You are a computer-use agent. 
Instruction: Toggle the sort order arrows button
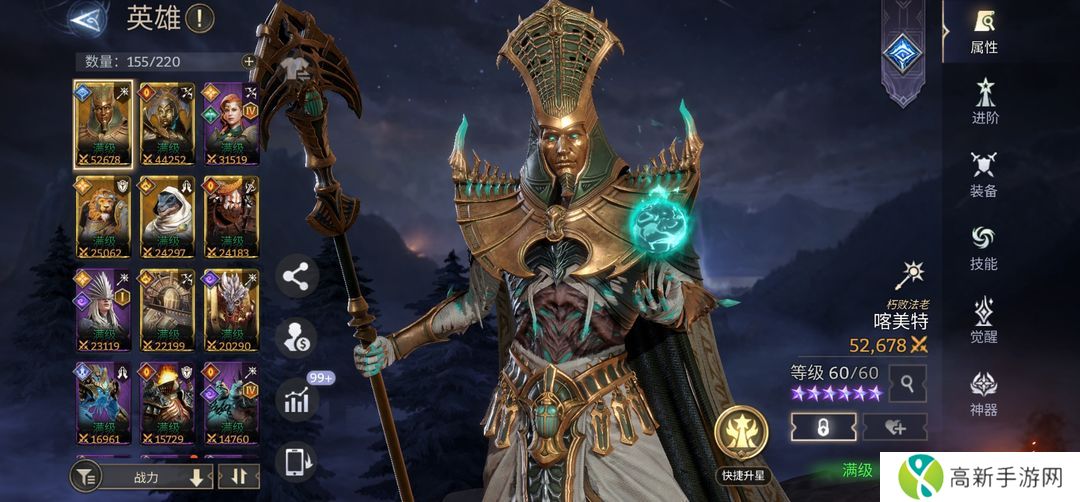point(238,477)
